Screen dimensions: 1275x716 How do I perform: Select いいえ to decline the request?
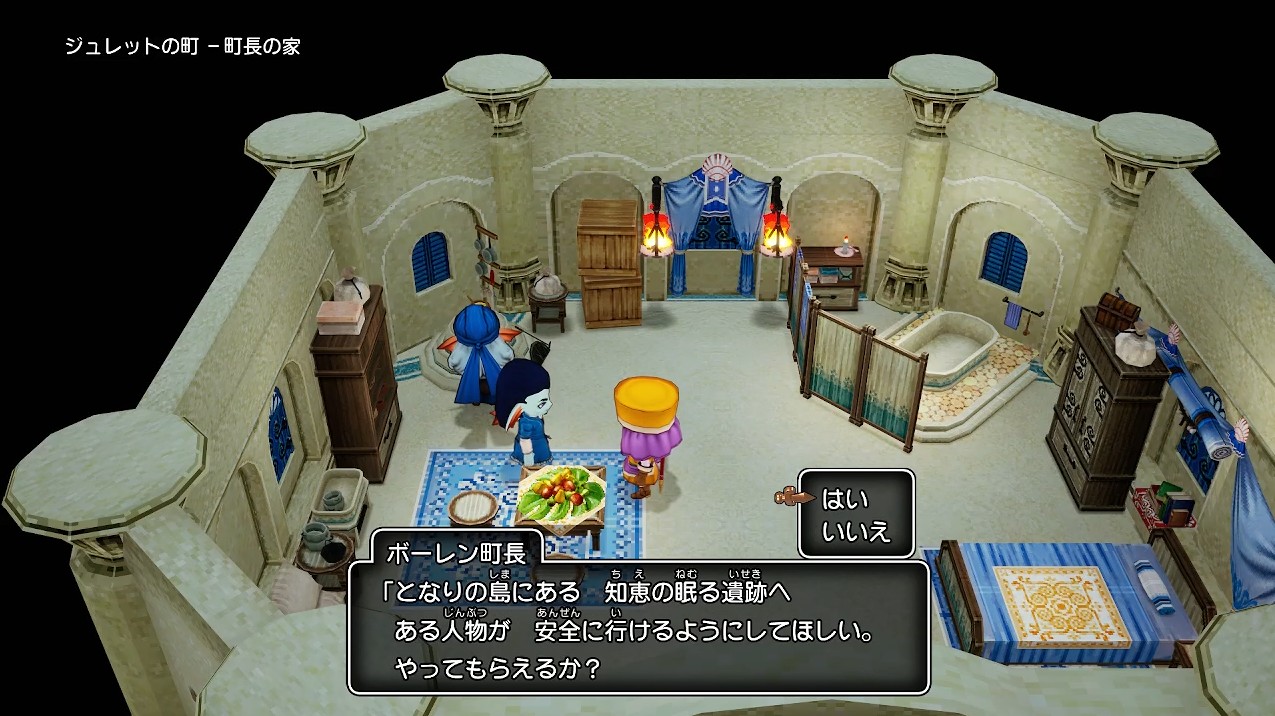(855, 532)
